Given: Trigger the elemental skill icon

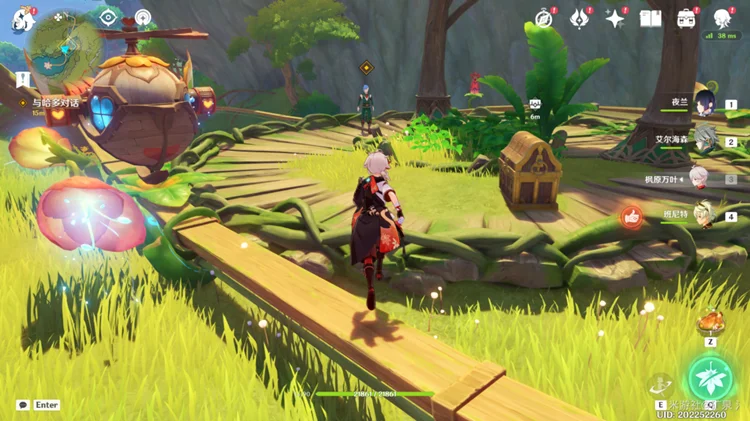Looking at the screenshot, I should click(x=660, y=384).
